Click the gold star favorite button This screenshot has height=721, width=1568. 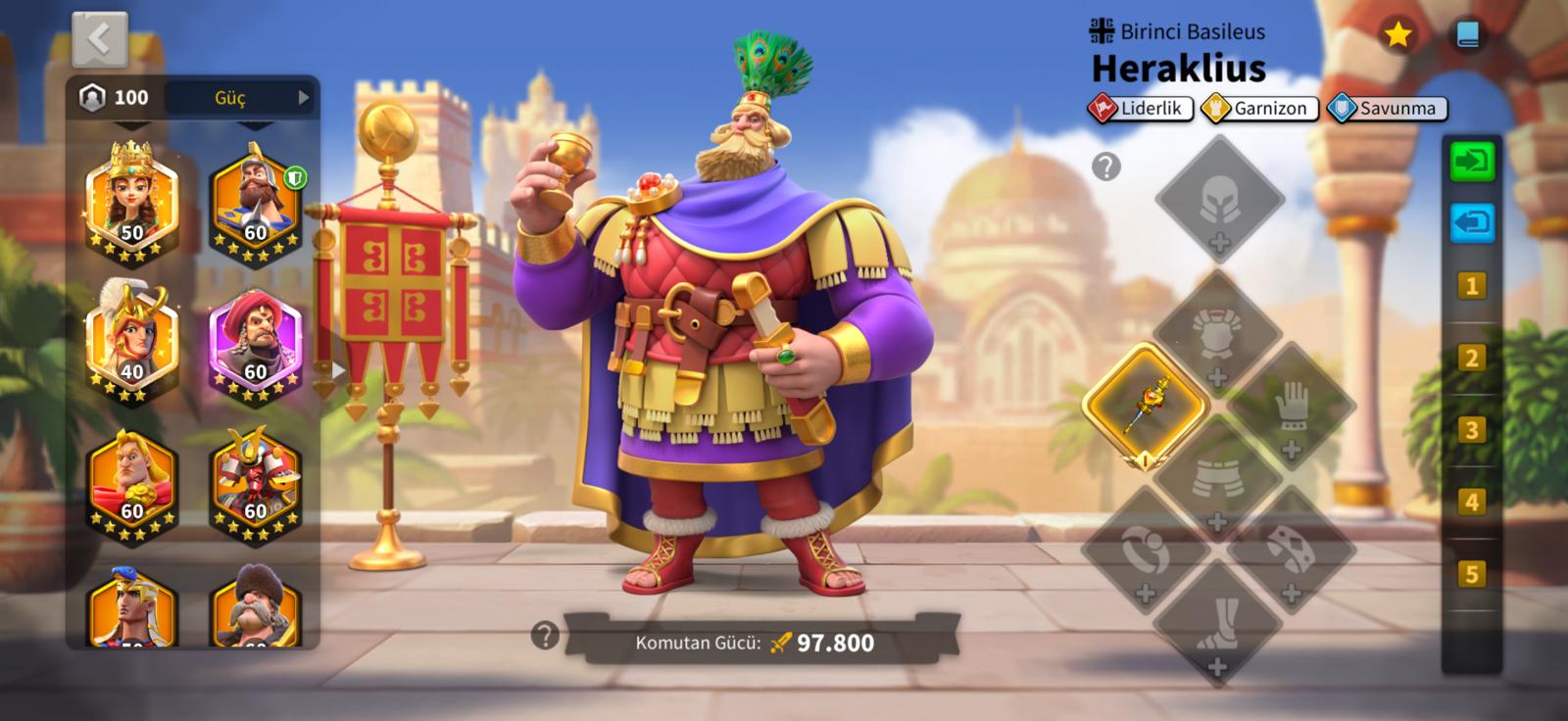point(1396,35)
